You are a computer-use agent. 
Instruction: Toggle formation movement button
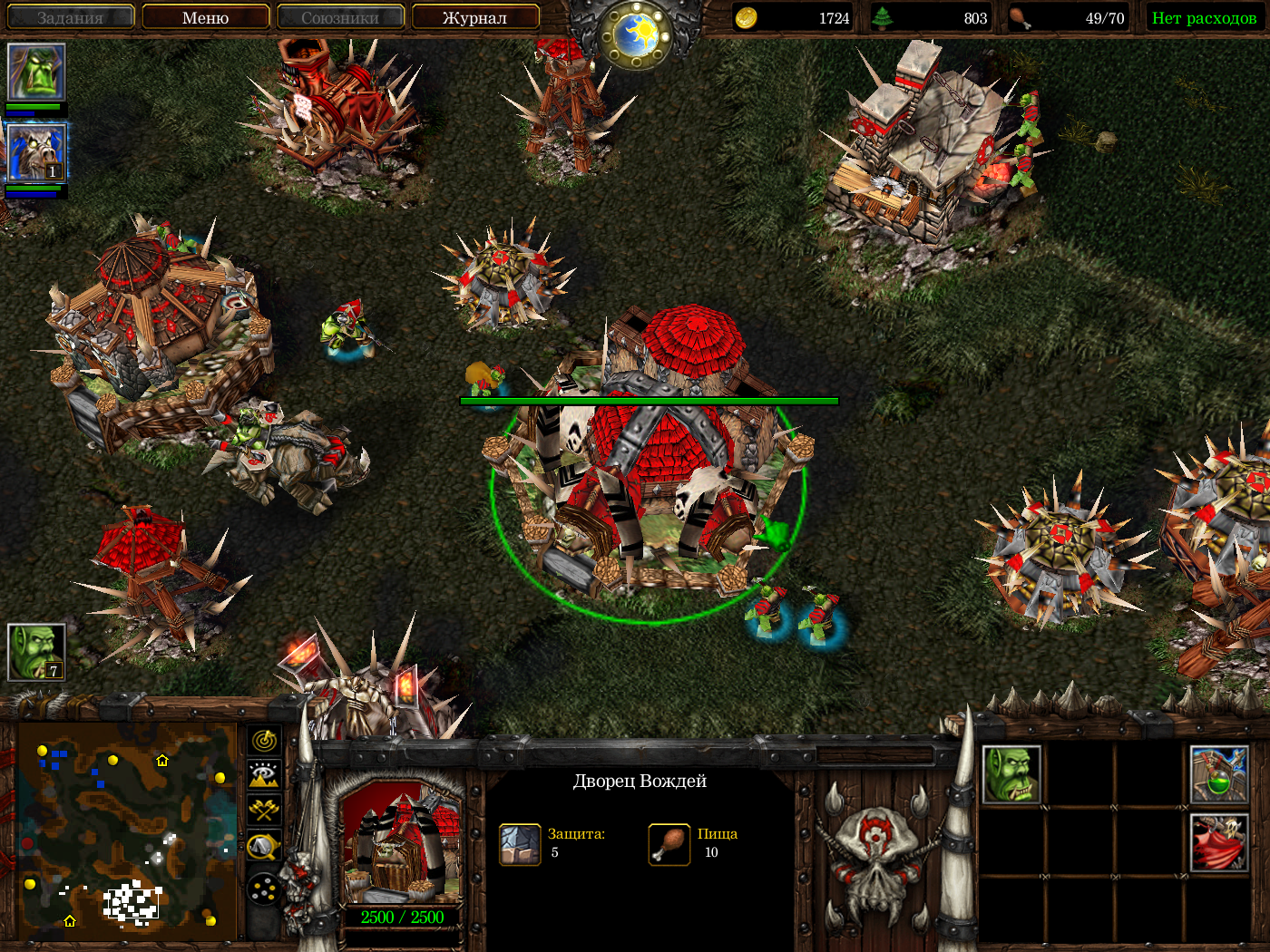tap(264, 889)
